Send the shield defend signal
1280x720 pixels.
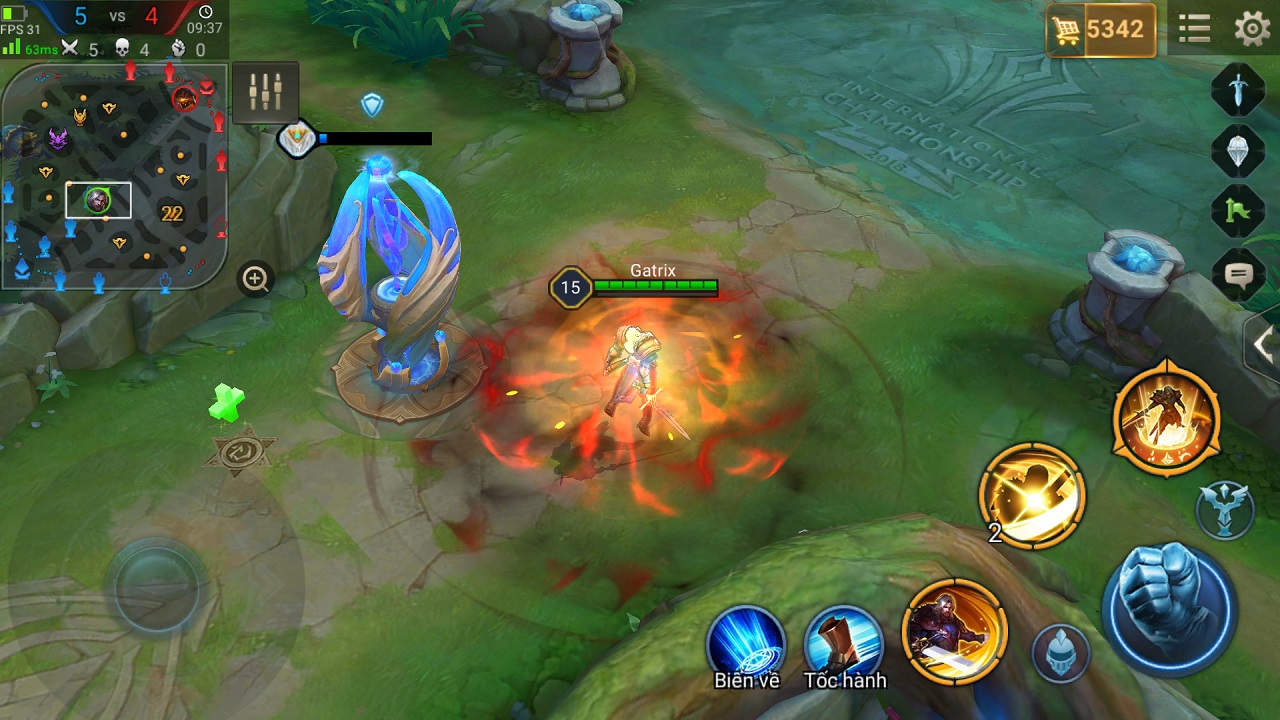1238,151
